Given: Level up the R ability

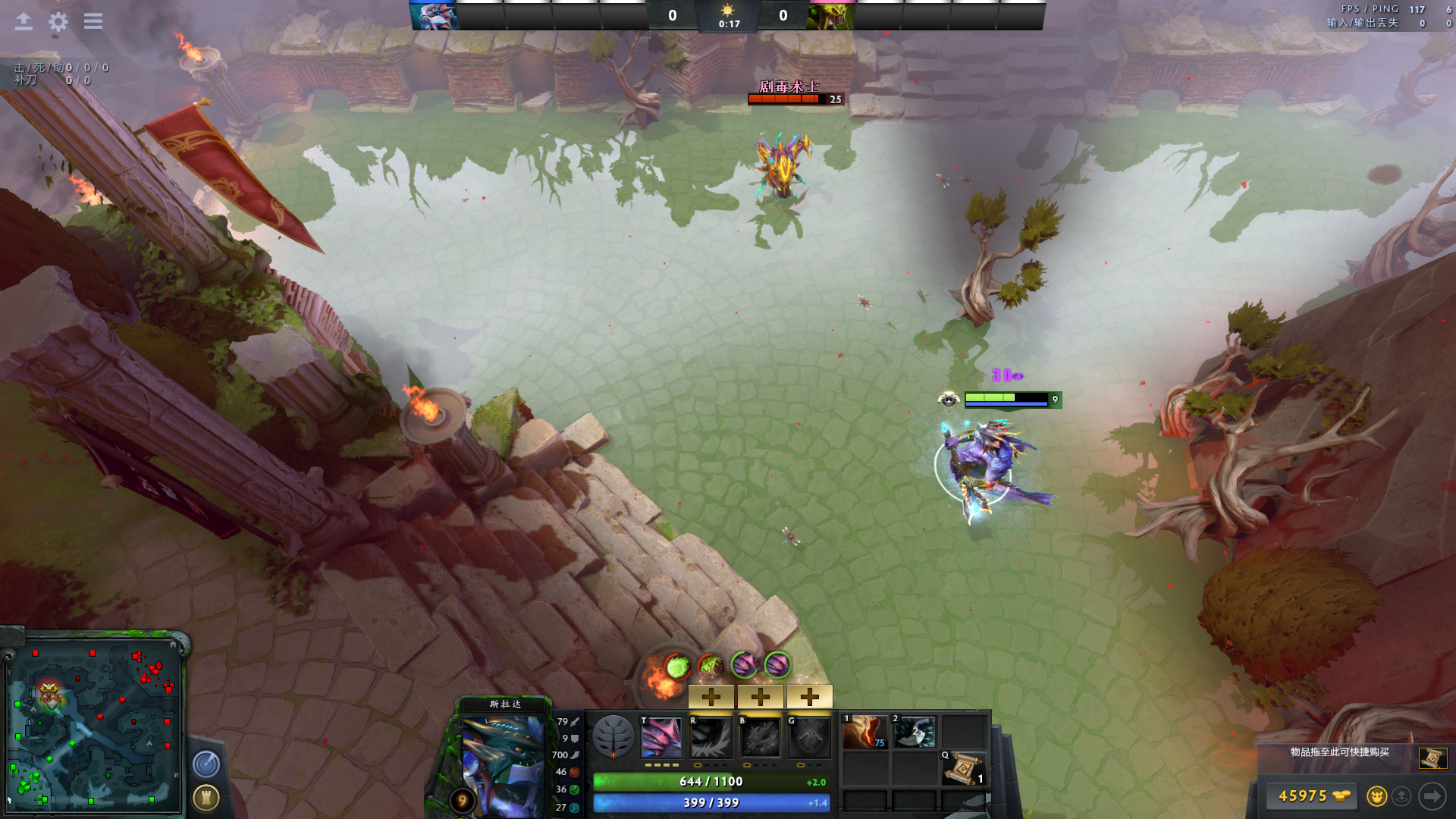Looking at the screenshot, I should click(x=711, y=696).
